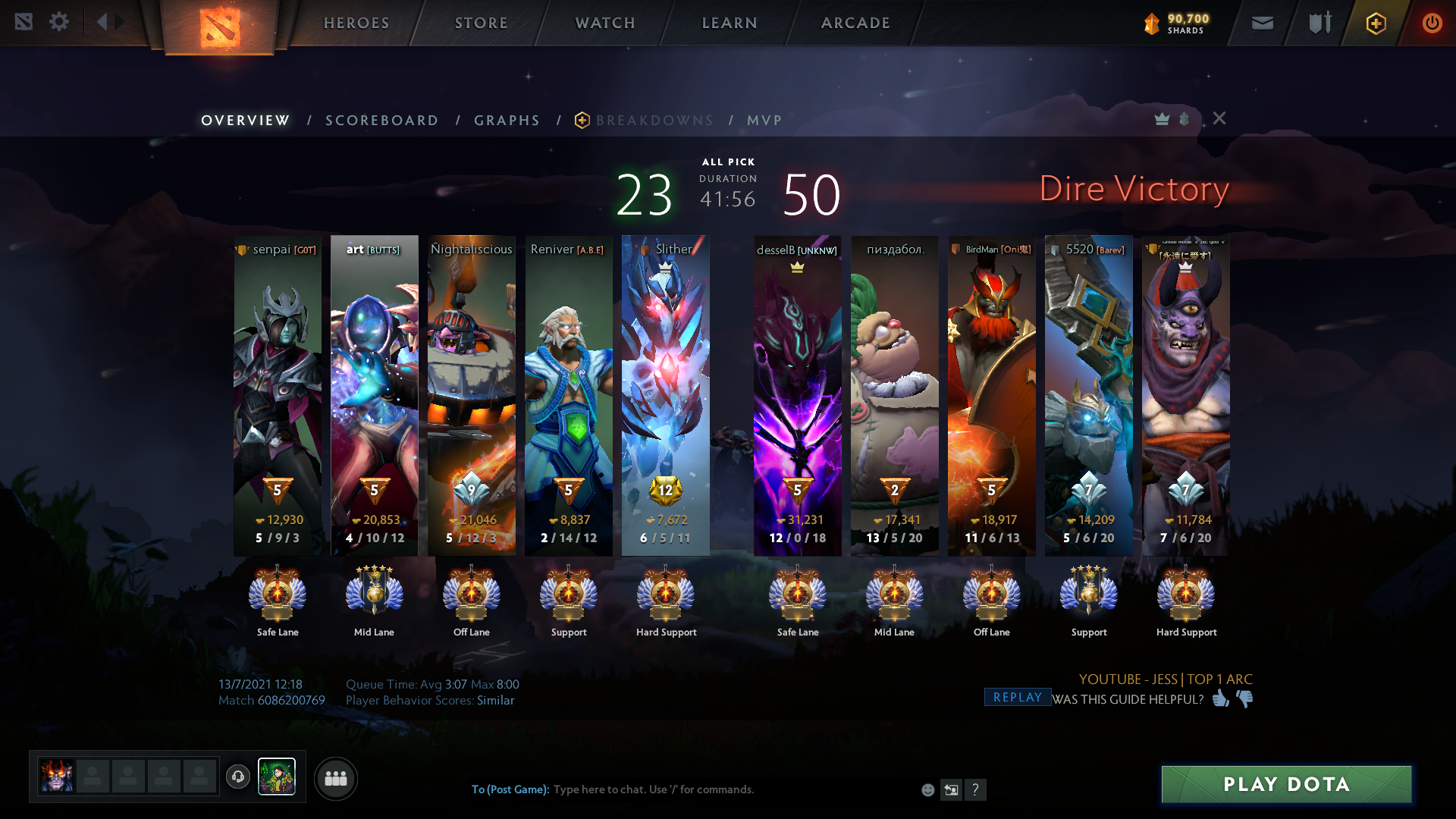The height and width of the screenshot is (819, 1456).
Task: Open the MVP tab
Action: tap(764, 121)
